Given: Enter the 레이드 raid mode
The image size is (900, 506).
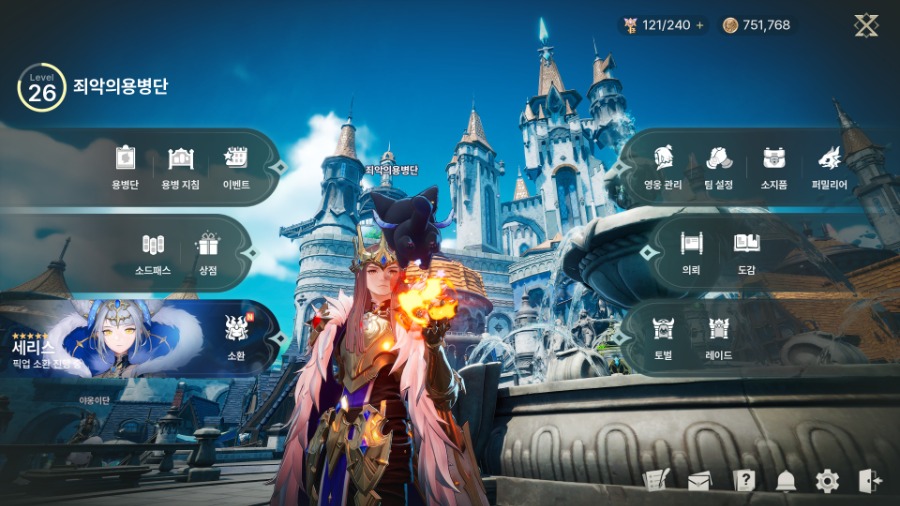Looking at the screenshot, I should [x=718, y=336].
